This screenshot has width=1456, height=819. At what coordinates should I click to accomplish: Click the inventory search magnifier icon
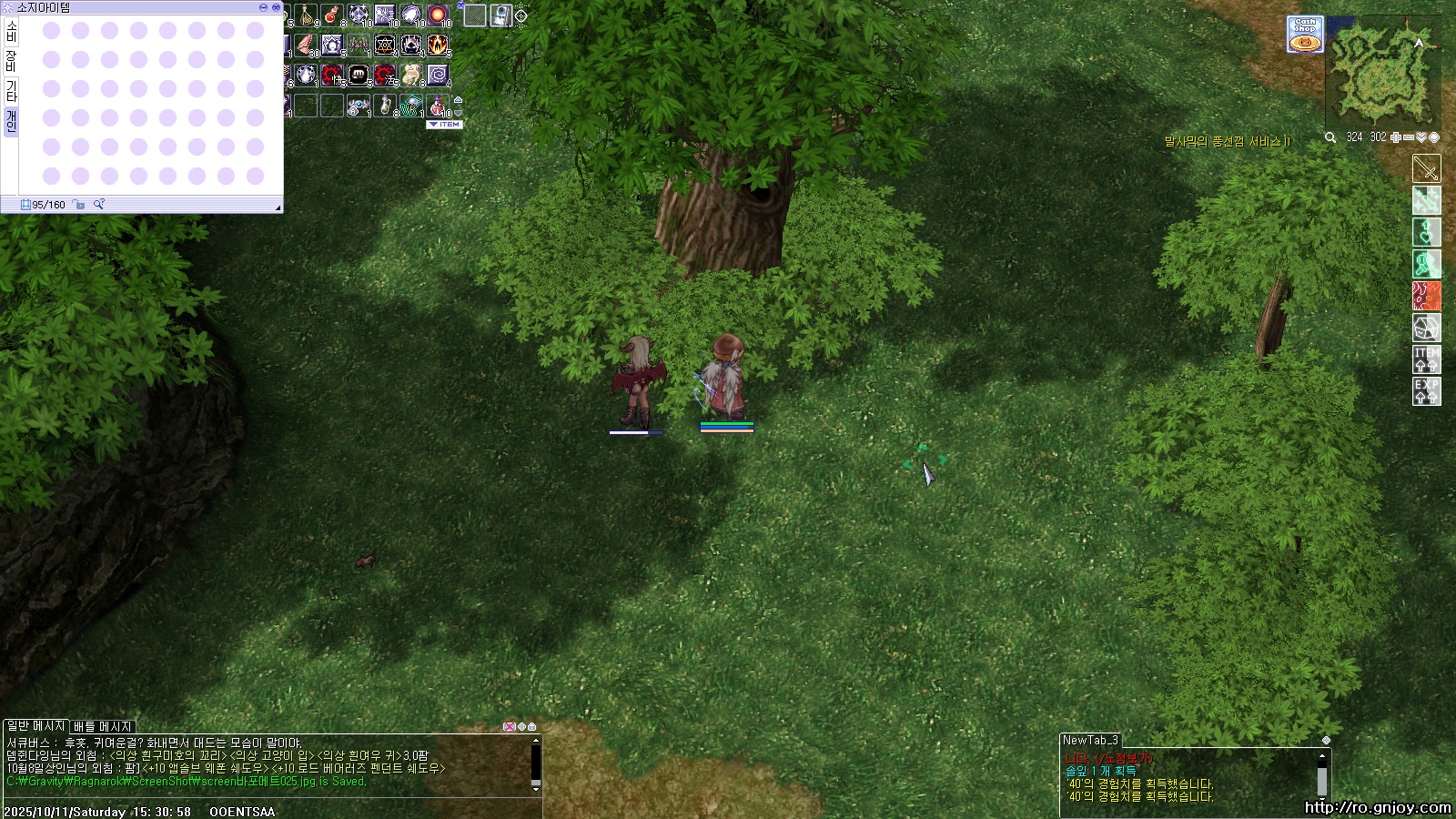pyautogui.click(x=99, y=205)
